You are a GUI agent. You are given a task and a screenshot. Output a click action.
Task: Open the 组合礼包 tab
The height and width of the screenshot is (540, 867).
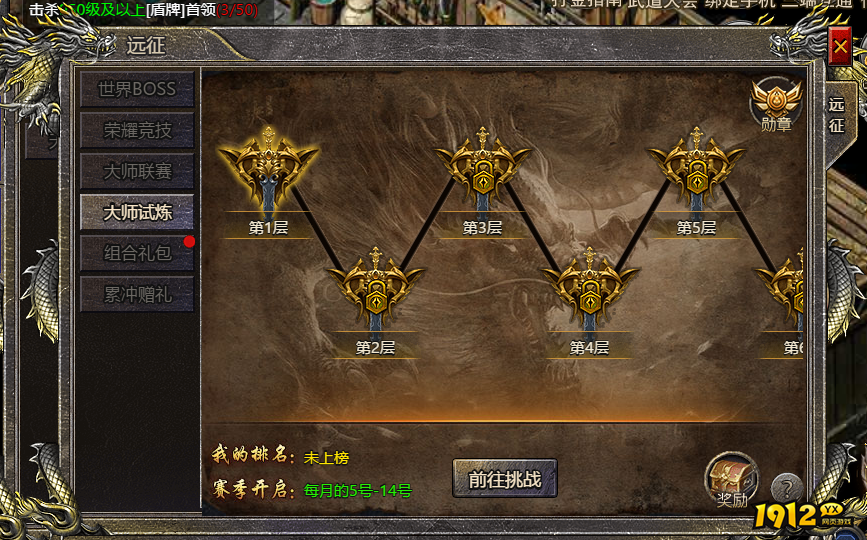click(x=137, y=253)
